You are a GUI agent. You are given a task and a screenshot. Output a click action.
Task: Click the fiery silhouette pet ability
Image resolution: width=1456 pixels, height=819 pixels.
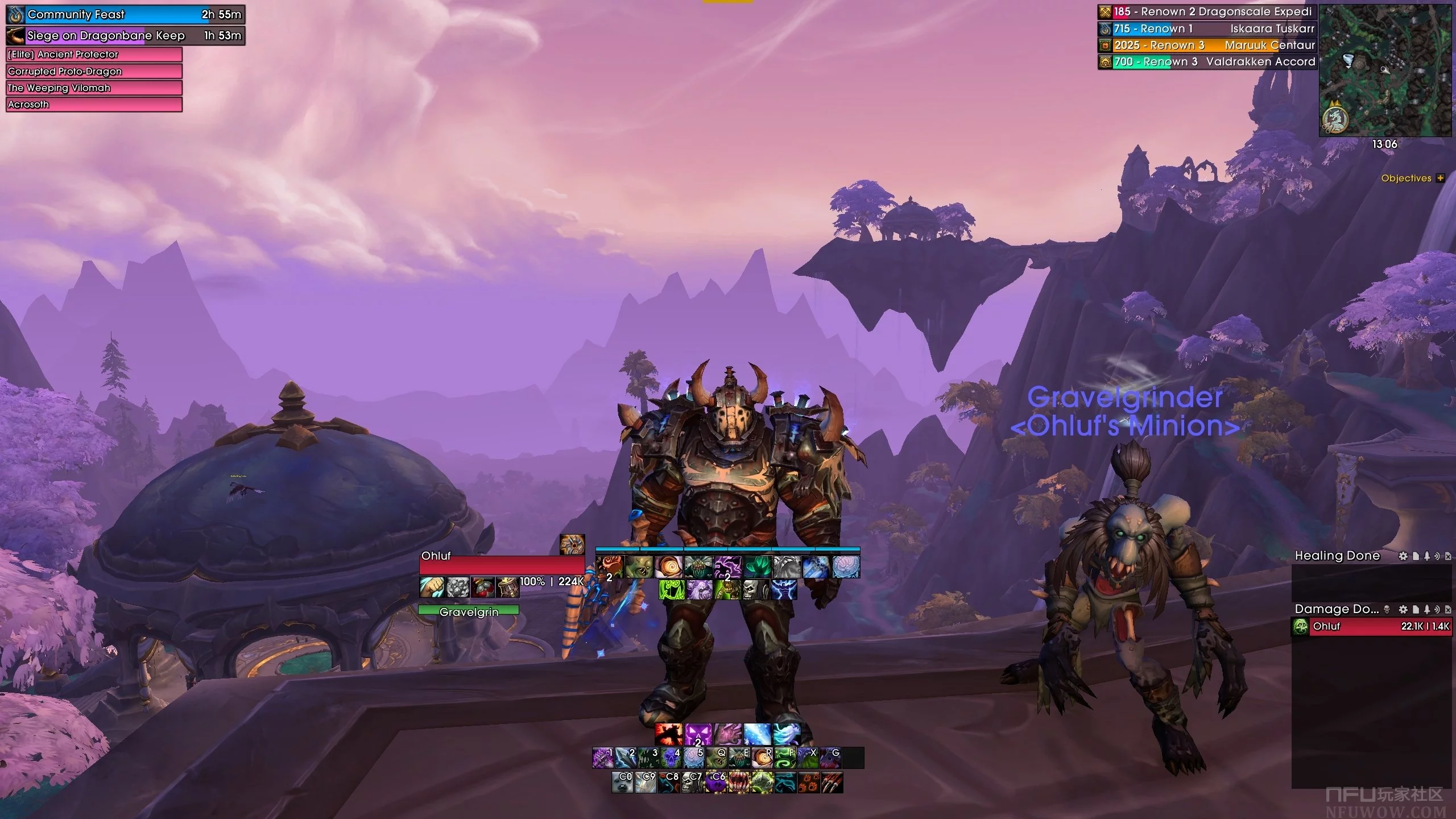point(668,734)
